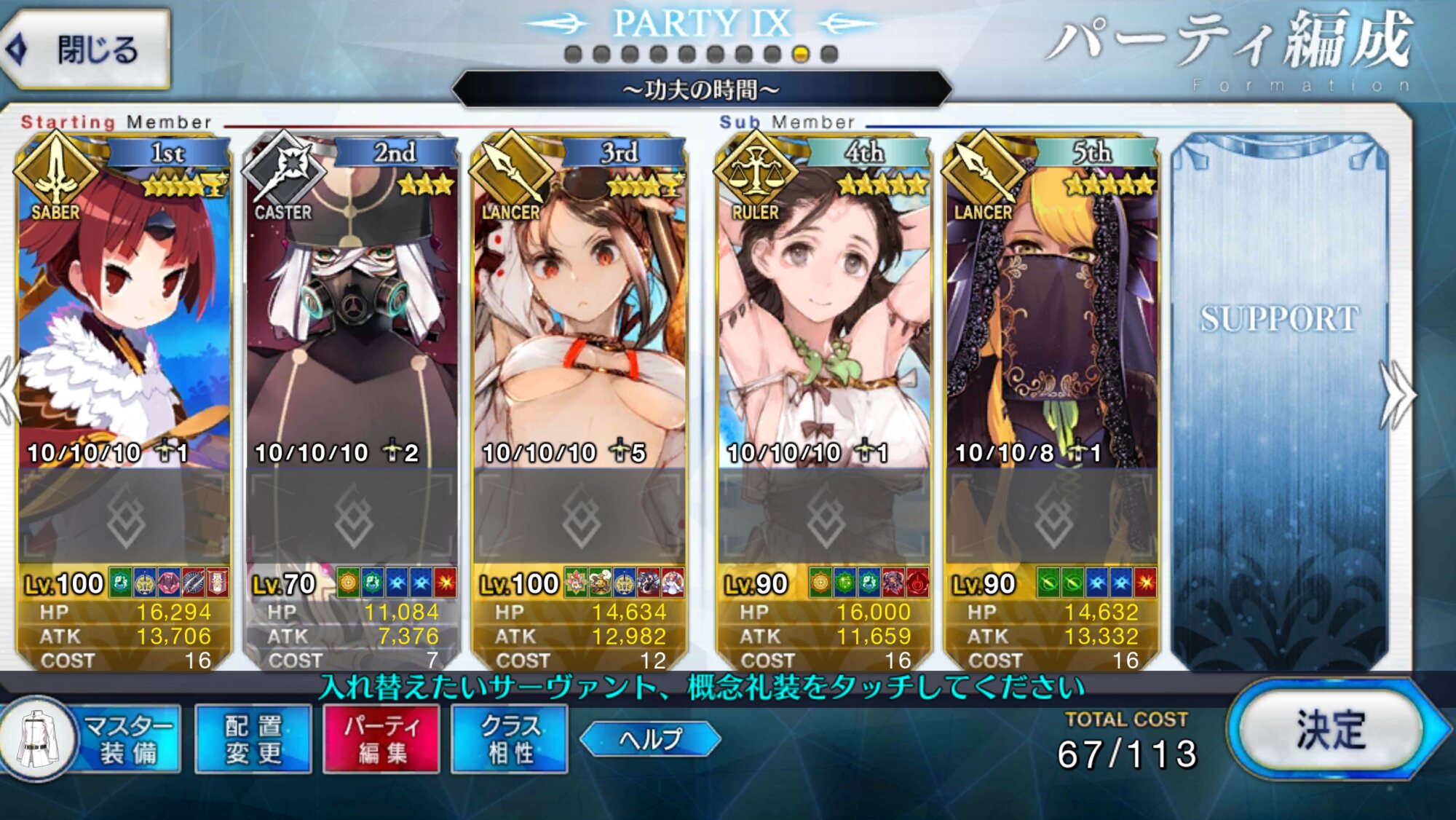Confirm the party with the 決定 button
The height and width of the screenshot is (820, 1456).
point(1331,730)
